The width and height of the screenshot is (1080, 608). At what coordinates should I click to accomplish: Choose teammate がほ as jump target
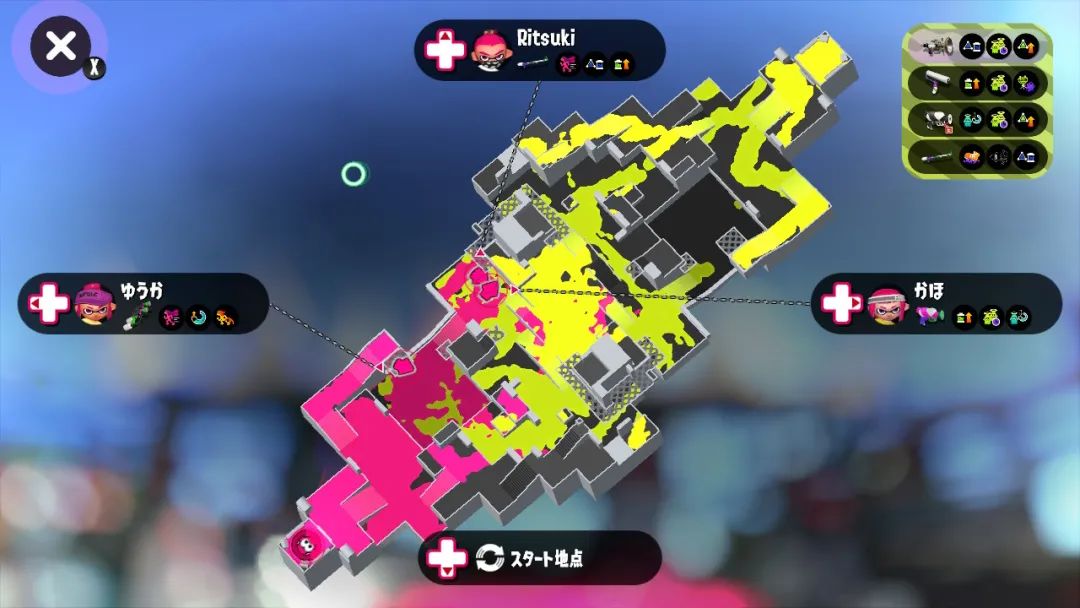tap(936, 303)
